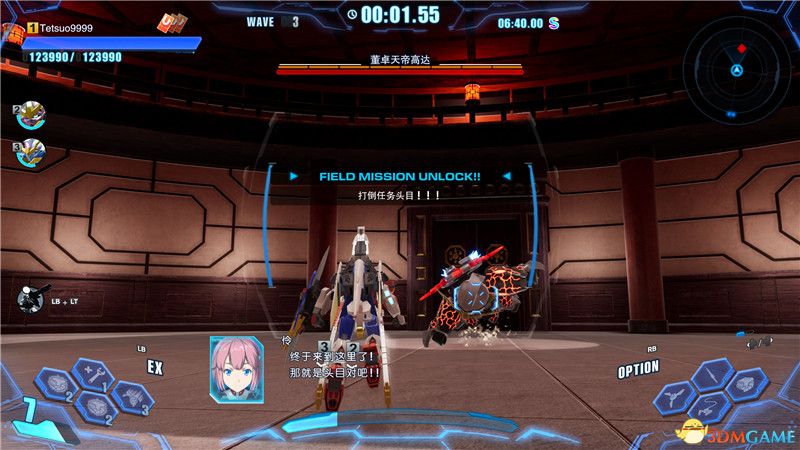Click the gunner silhouette icon beside LB + LT
The image size is (800, 450).
(x=29, y=299)
